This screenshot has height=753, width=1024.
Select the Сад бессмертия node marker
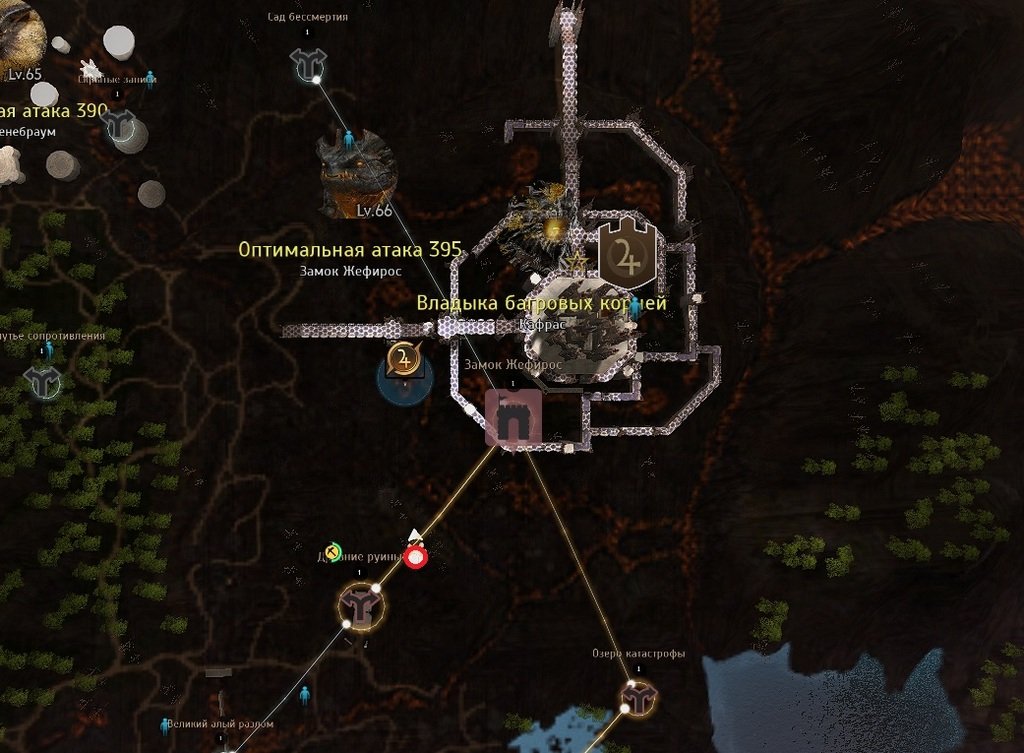coord(307,64)
